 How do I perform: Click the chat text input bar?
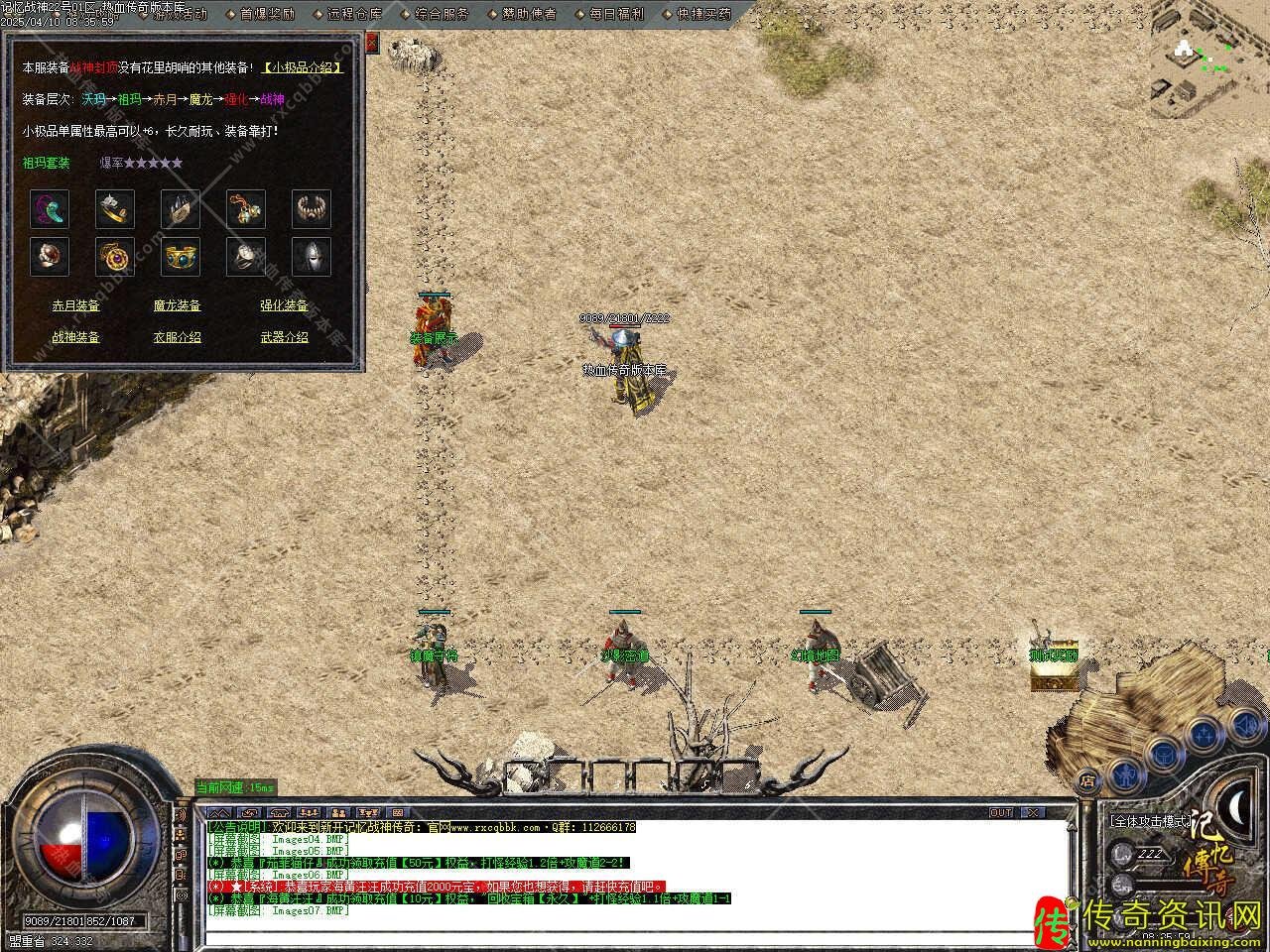[635, 936]
